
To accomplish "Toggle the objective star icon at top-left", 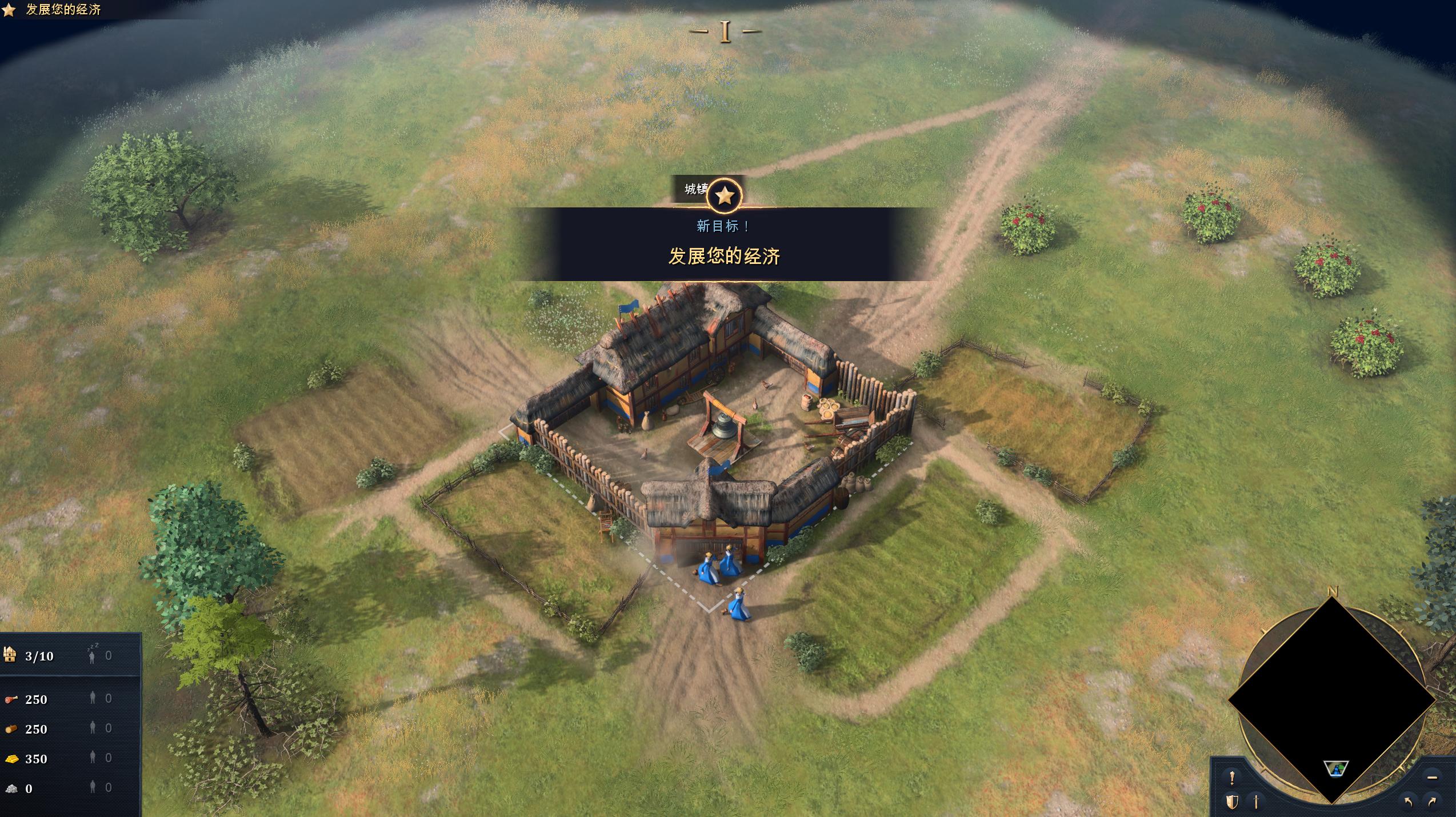I will coord(8,9).
